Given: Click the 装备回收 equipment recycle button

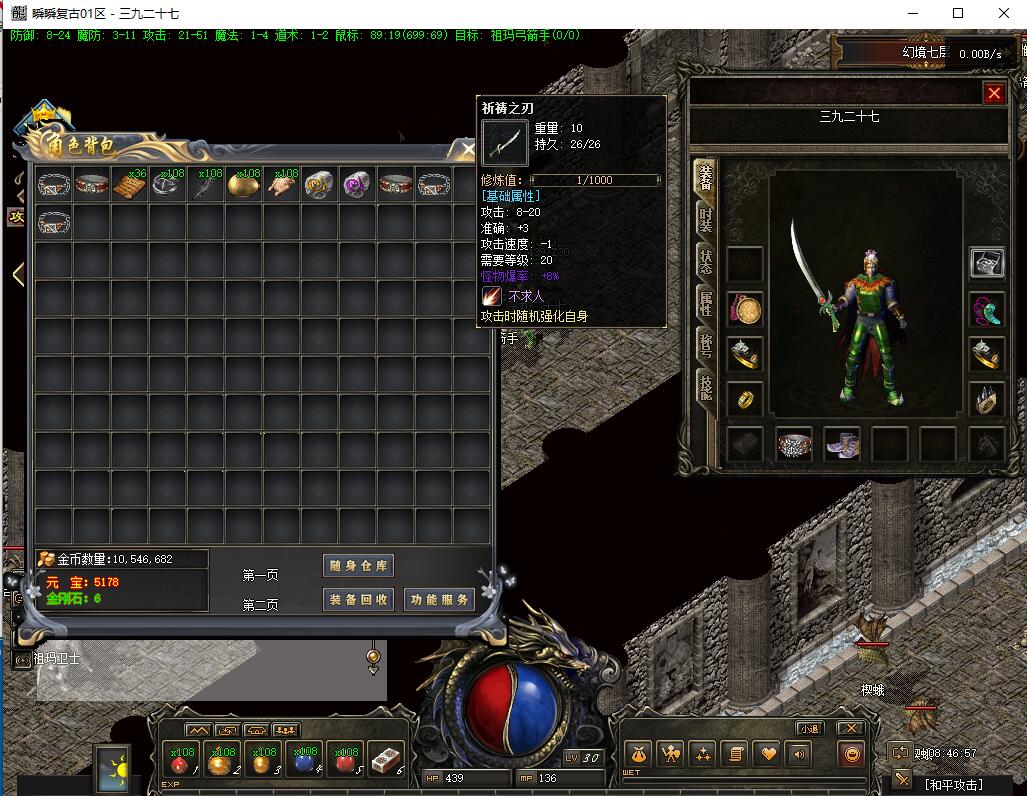Looking at the screenshot, I should [x=359, y=599].
